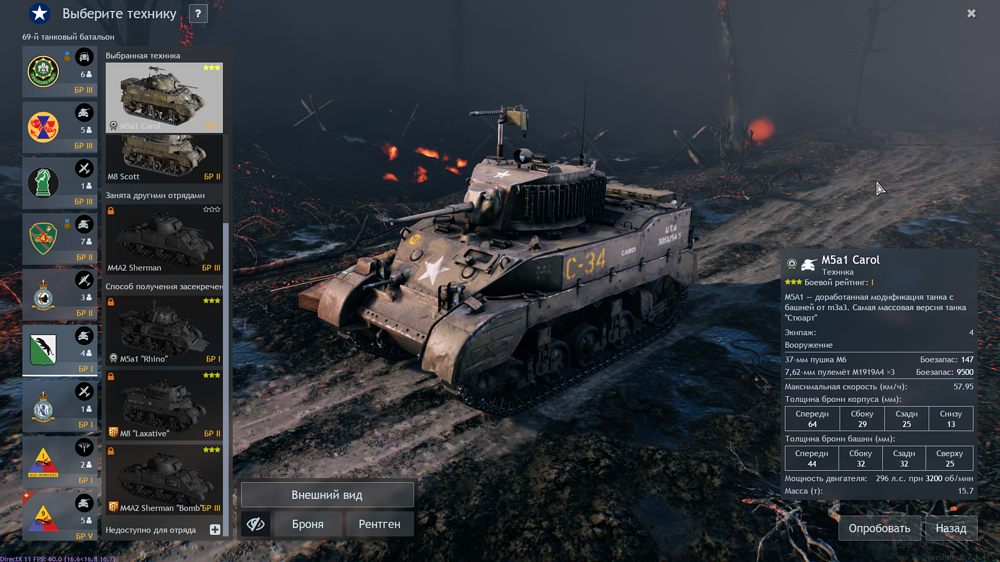1000x562 pixels.
Task: Pick the M5a1 "Rhino" tank card
Action: (x=164, y=330)
